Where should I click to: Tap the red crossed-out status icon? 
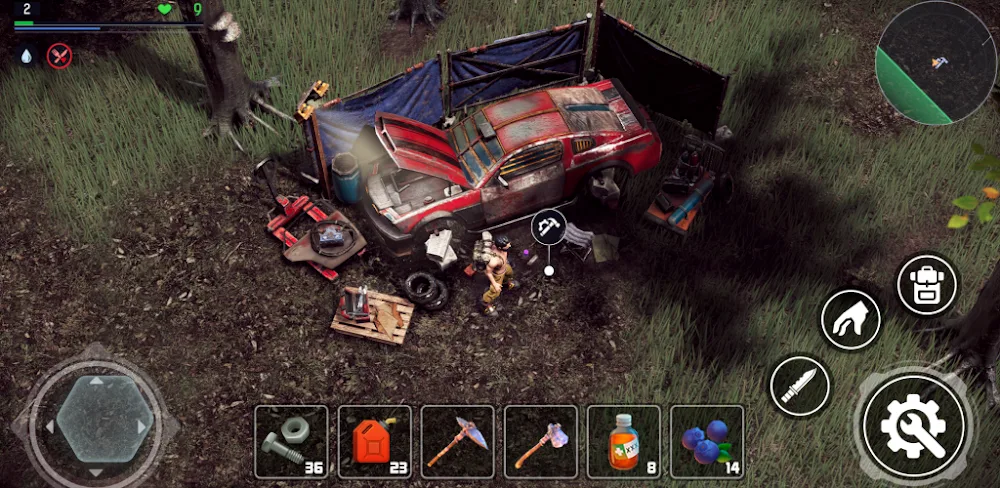tap(61, 55)
